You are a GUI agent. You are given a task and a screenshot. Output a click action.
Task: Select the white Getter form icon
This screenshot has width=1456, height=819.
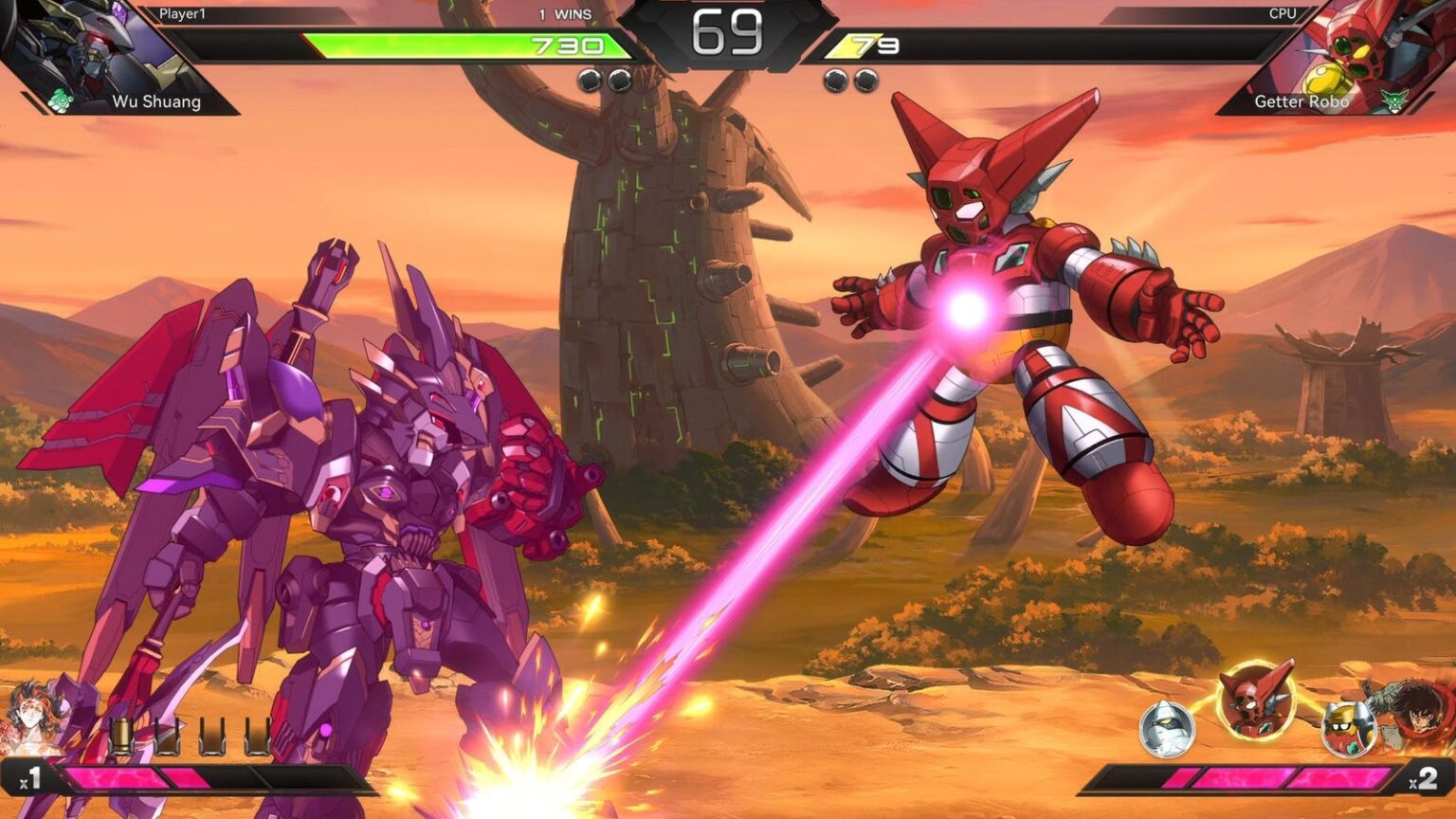pos(1167,729)
